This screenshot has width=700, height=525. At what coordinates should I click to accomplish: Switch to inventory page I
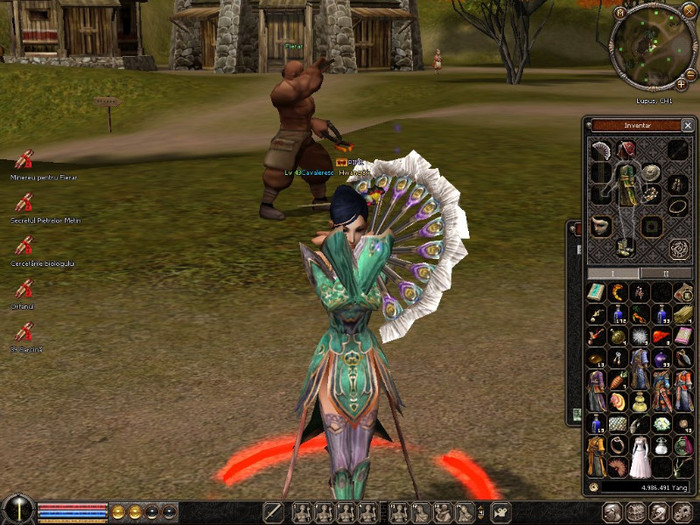point(613,273)
